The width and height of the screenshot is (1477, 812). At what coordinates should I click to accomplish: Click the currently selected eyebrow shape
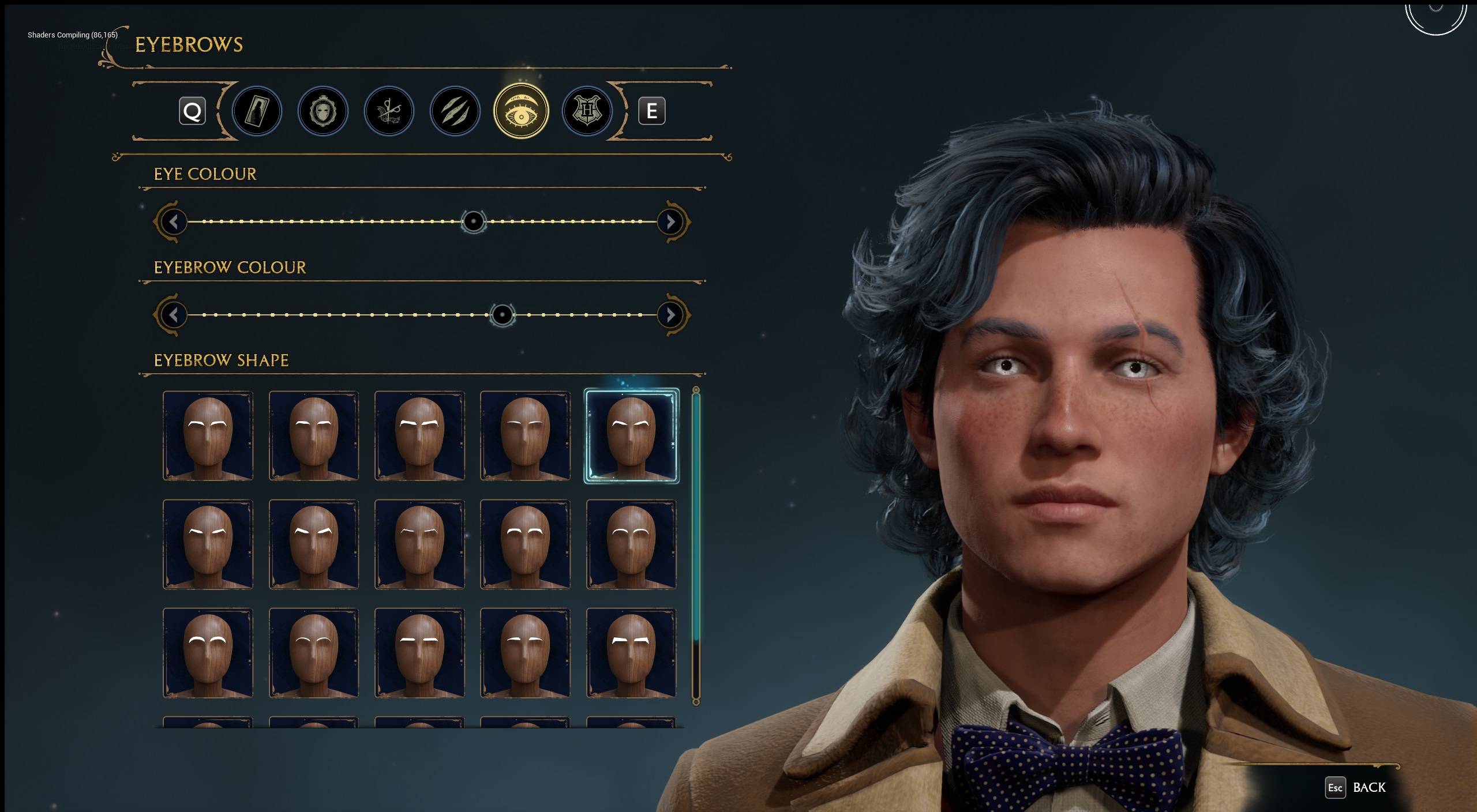[631, 437]
